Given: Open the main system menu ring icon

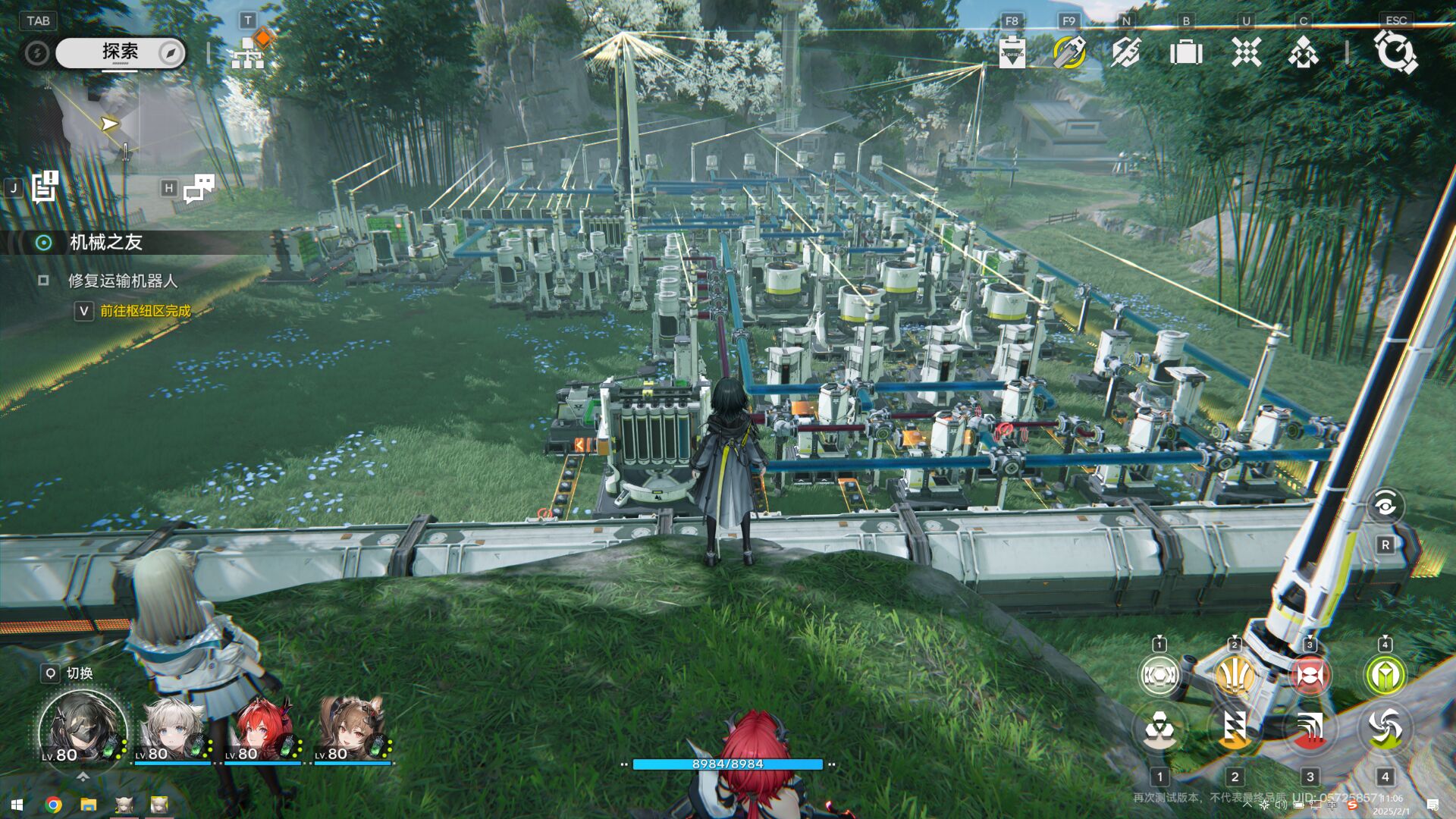Looking at the screenshot, I should click(x=1395, y=52).
